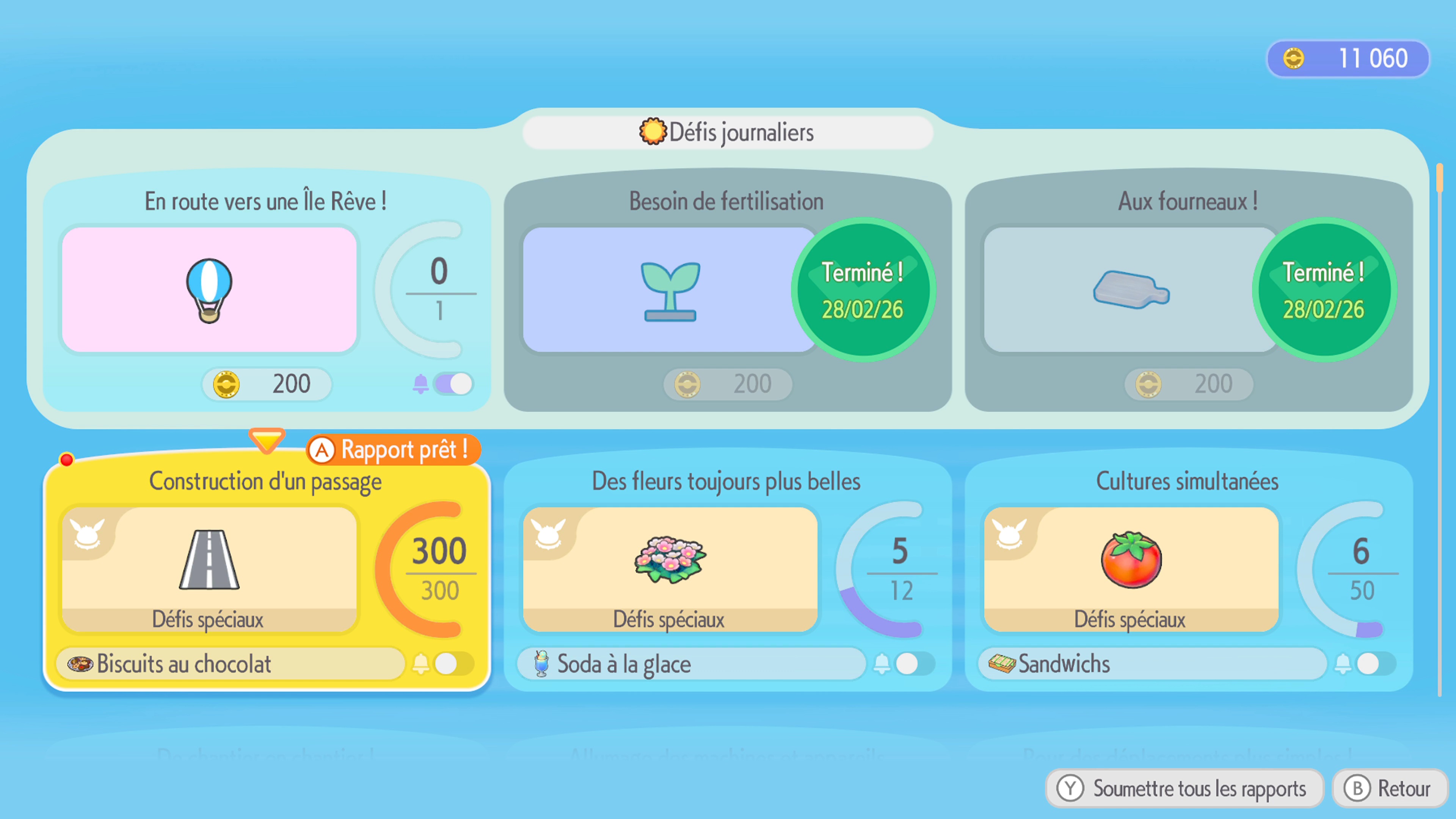
Task: Select the hot air balloon challenge icon
Action: pyautogui.click(x=210, y=289)
